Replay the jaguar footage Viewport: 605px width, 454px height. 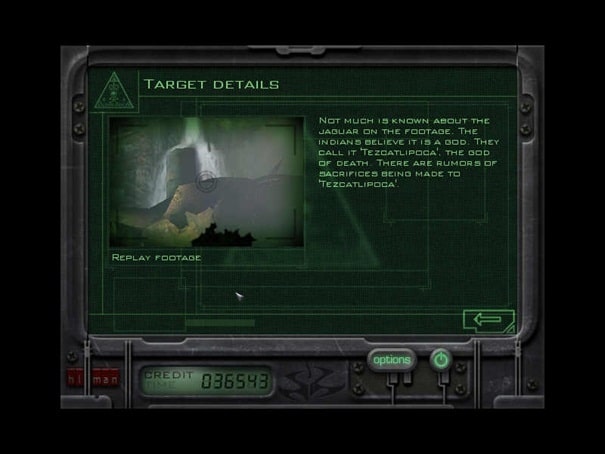(x=157, y=258)
